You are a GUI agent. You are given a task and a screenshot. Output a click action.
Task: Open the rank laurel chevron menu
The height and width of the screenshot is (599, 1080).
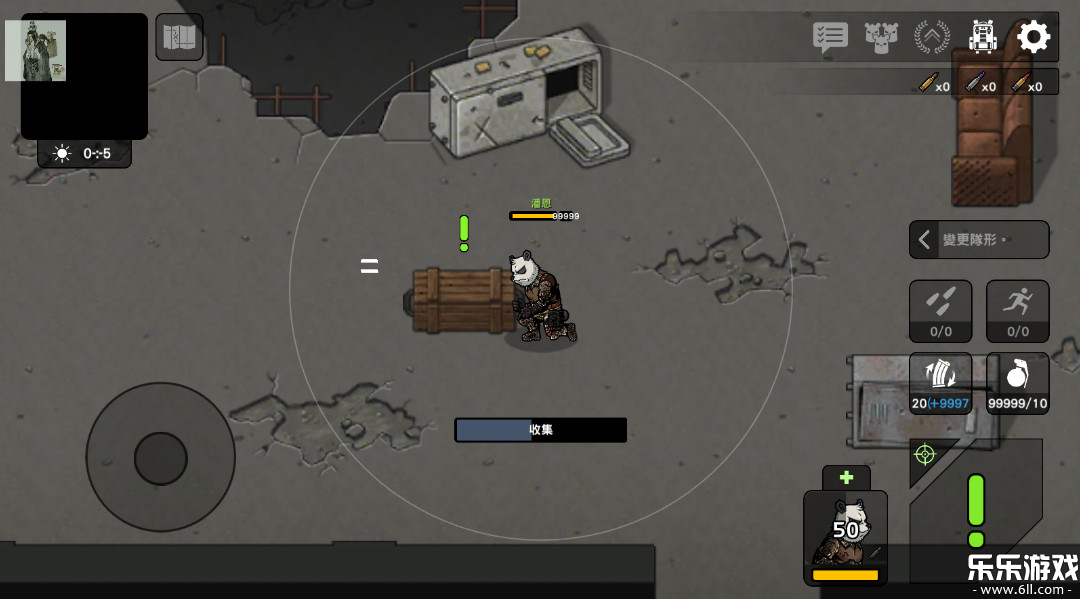point(932,38)
